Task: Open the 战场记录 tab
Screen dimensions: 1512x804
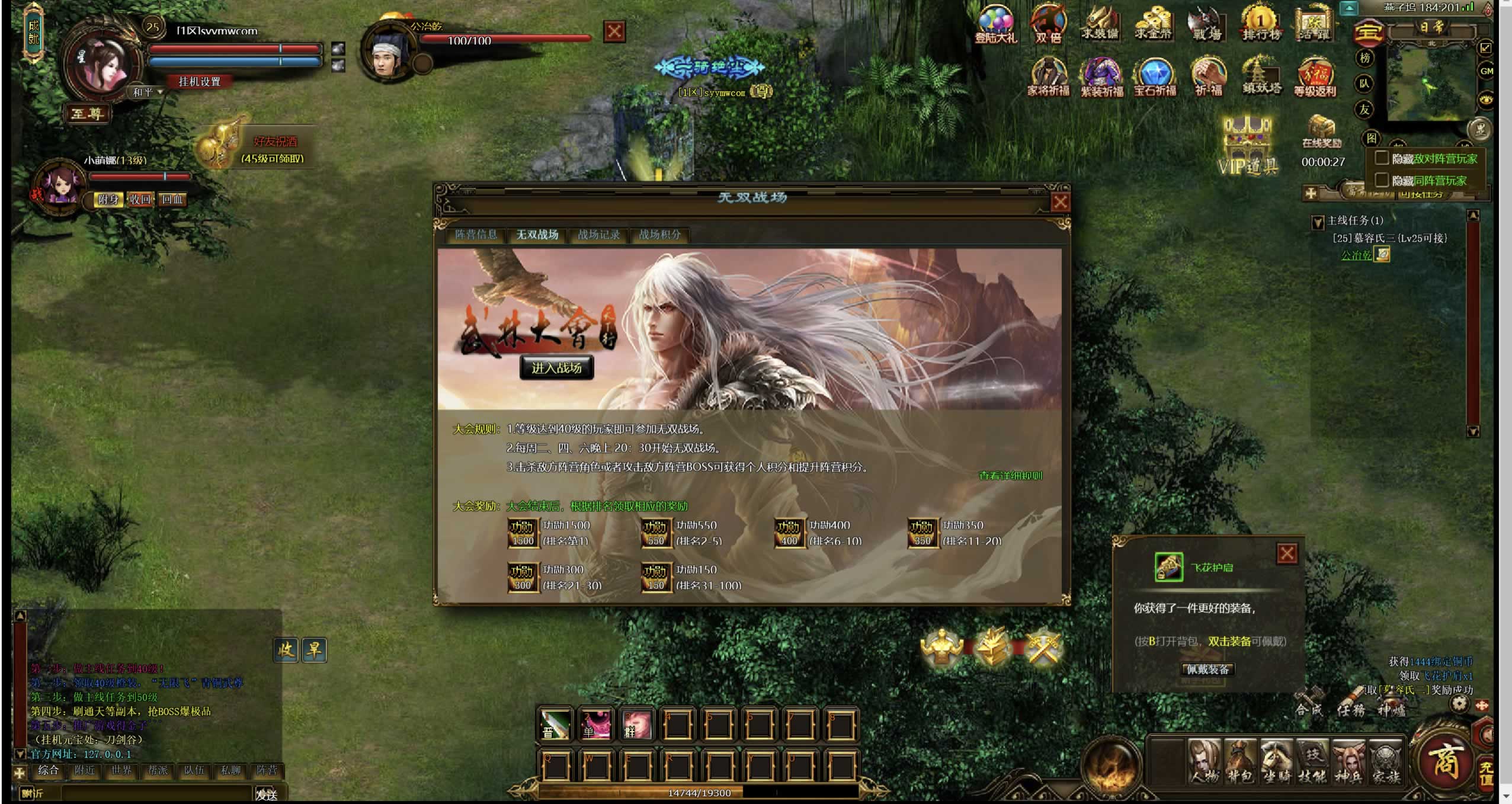Action: 598,235
